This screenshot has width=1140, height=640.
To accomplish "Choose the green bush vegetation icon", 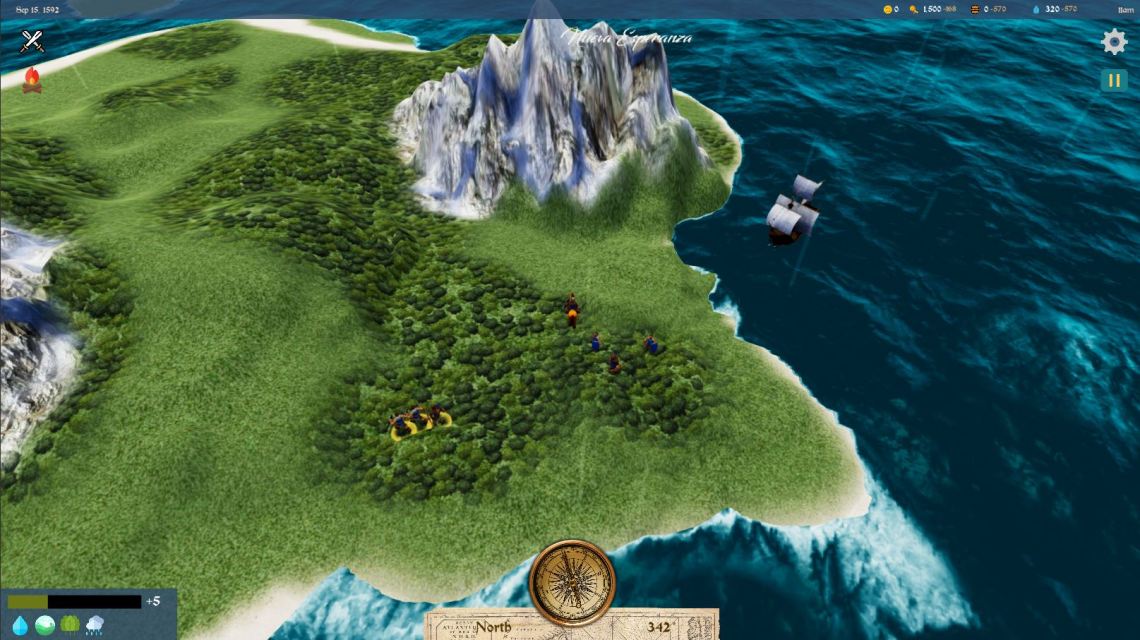I will click(70, 625).
